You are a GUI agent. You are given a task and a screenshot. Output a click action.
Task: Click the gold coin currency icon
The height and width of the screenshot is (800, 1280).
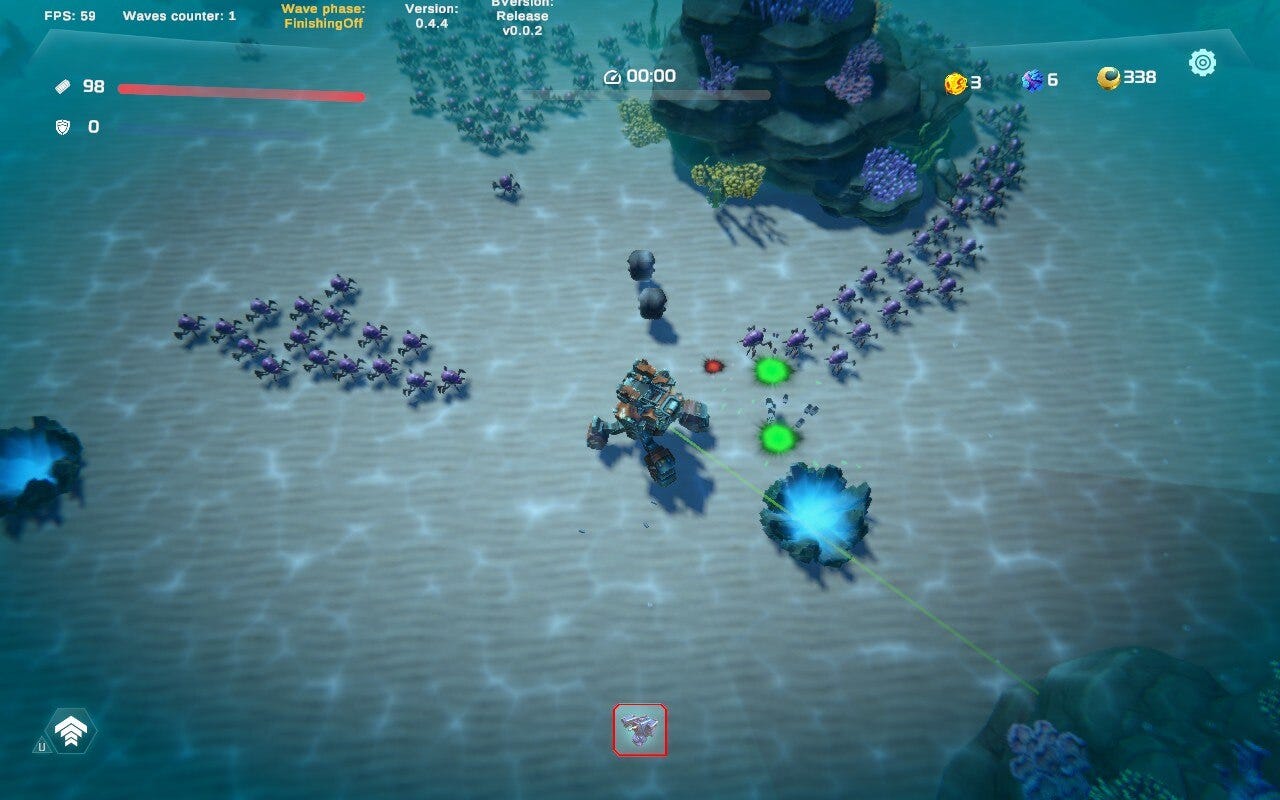tap(957, 80)
